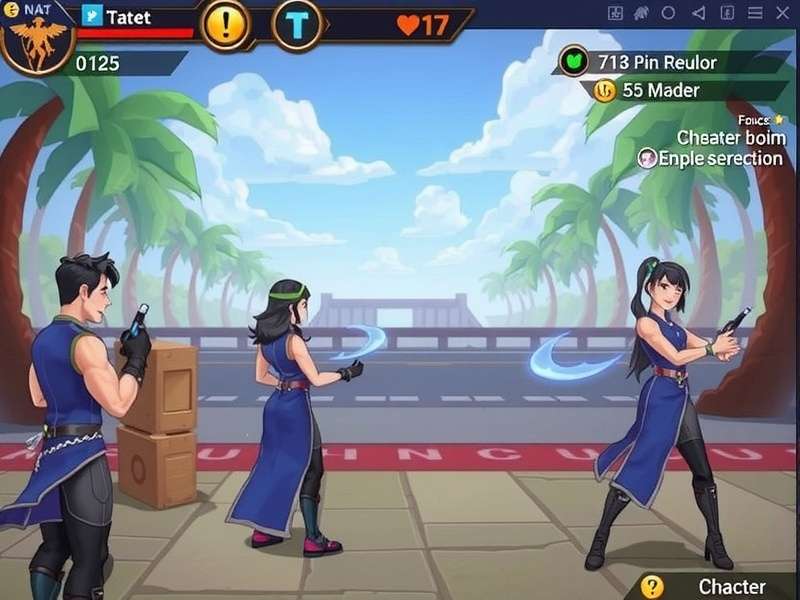
Task: Choose the Enple serection option
Action: [x=712, y=158]
